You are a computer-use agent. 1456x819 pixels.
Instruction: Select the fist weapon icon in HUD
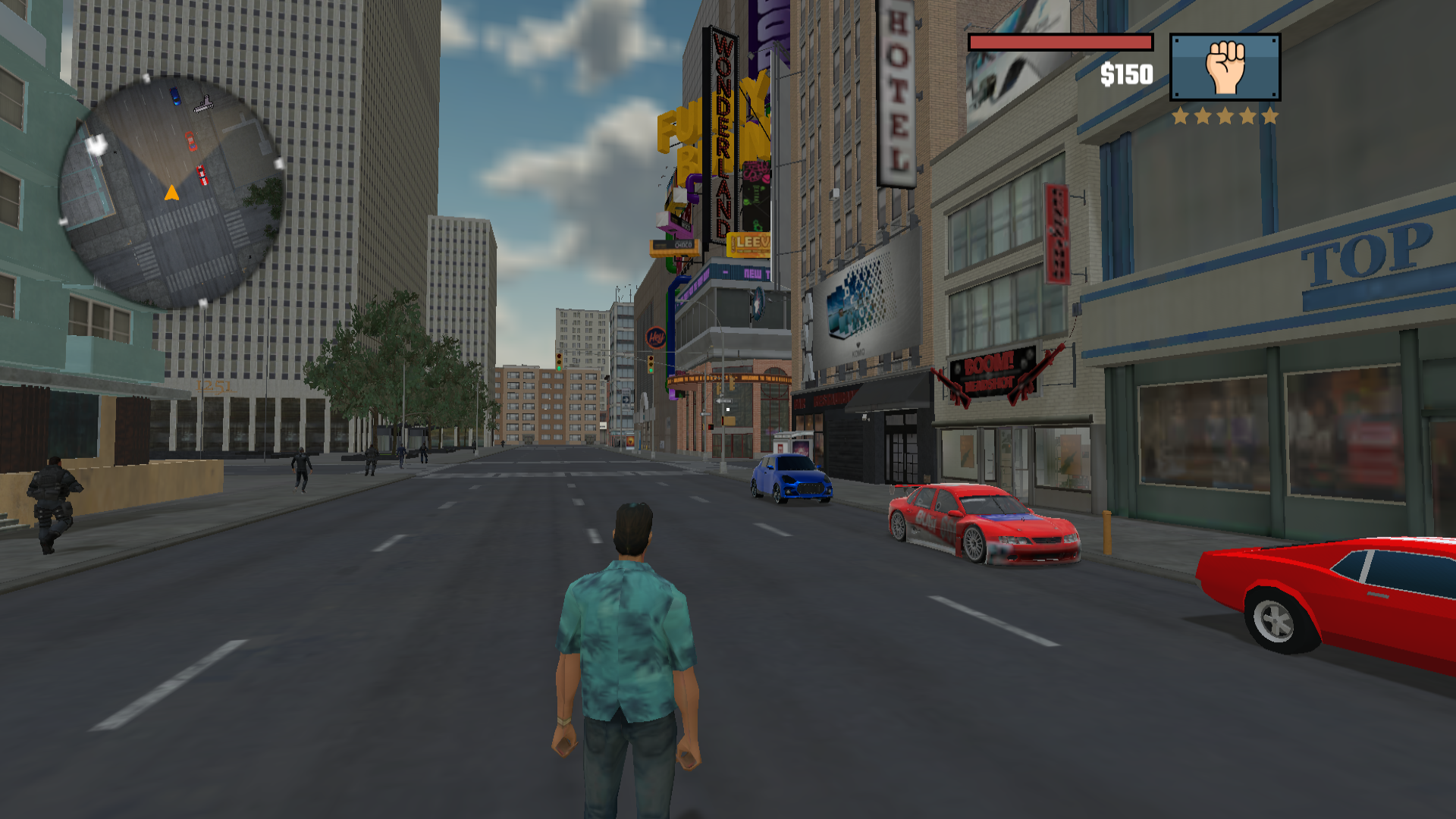pyautogui.click(x=1226, y=67)
